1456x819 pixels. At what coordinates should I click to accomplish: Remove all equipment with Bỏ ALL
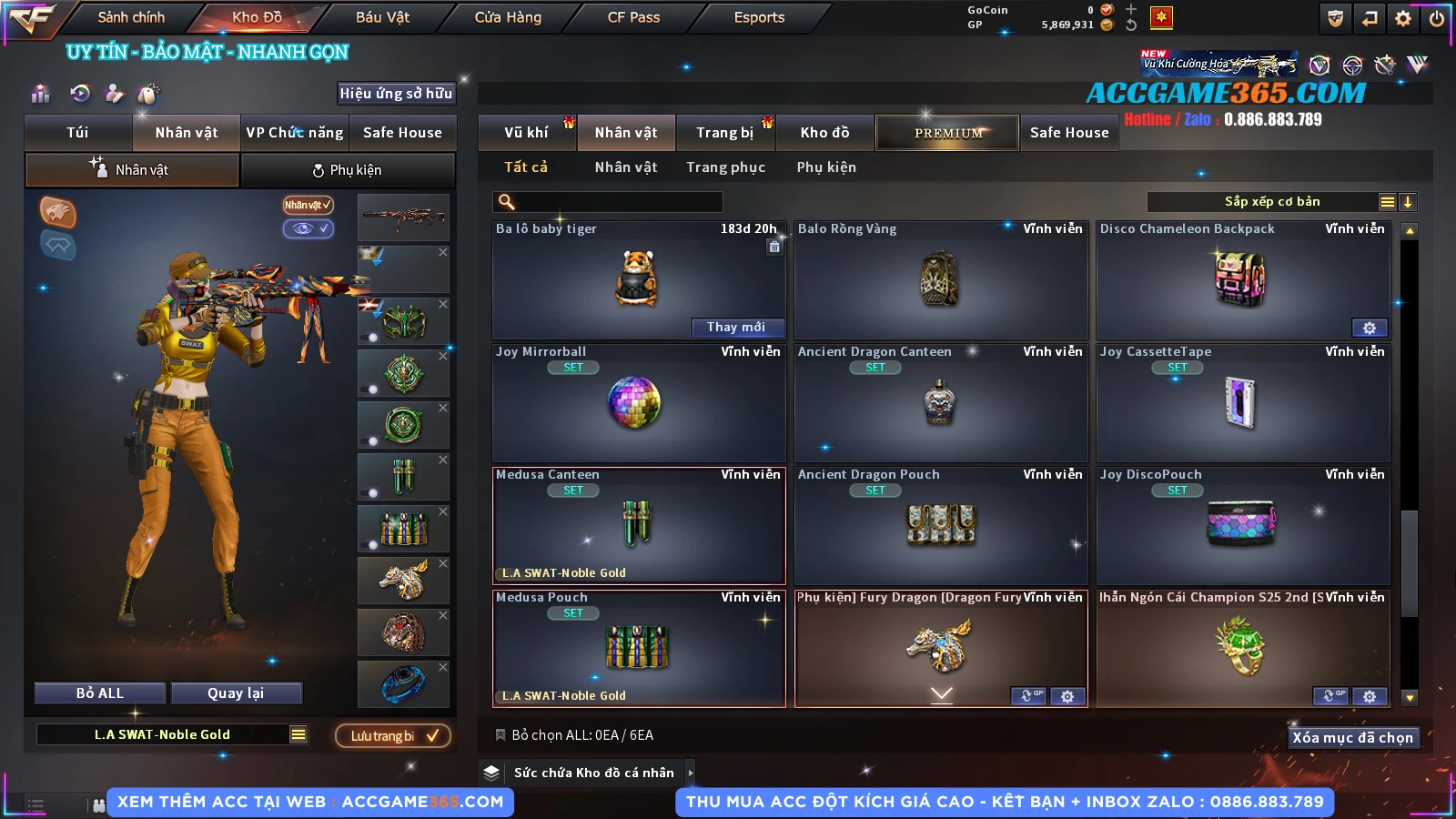coord(99,693)
